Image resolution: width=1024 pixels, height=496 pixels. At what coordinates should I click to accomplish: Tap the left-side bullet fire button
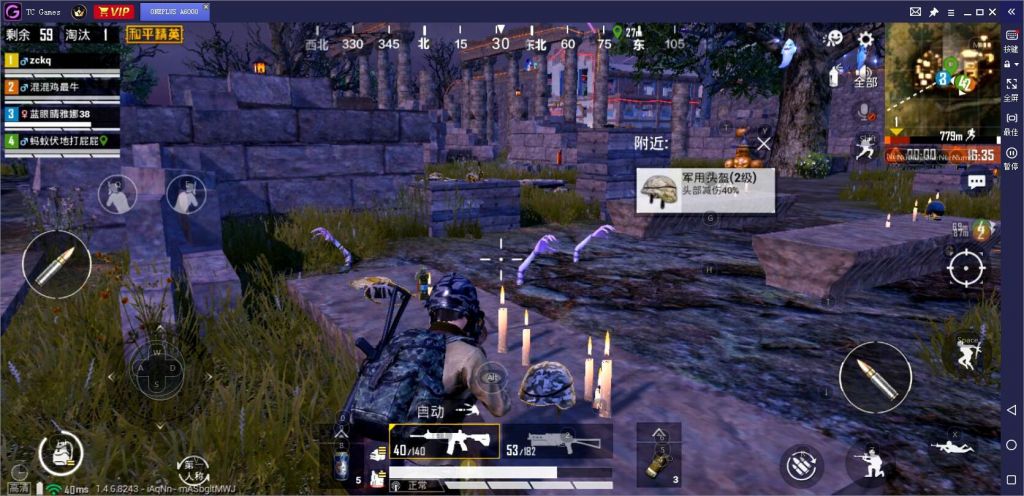(57, 264)
